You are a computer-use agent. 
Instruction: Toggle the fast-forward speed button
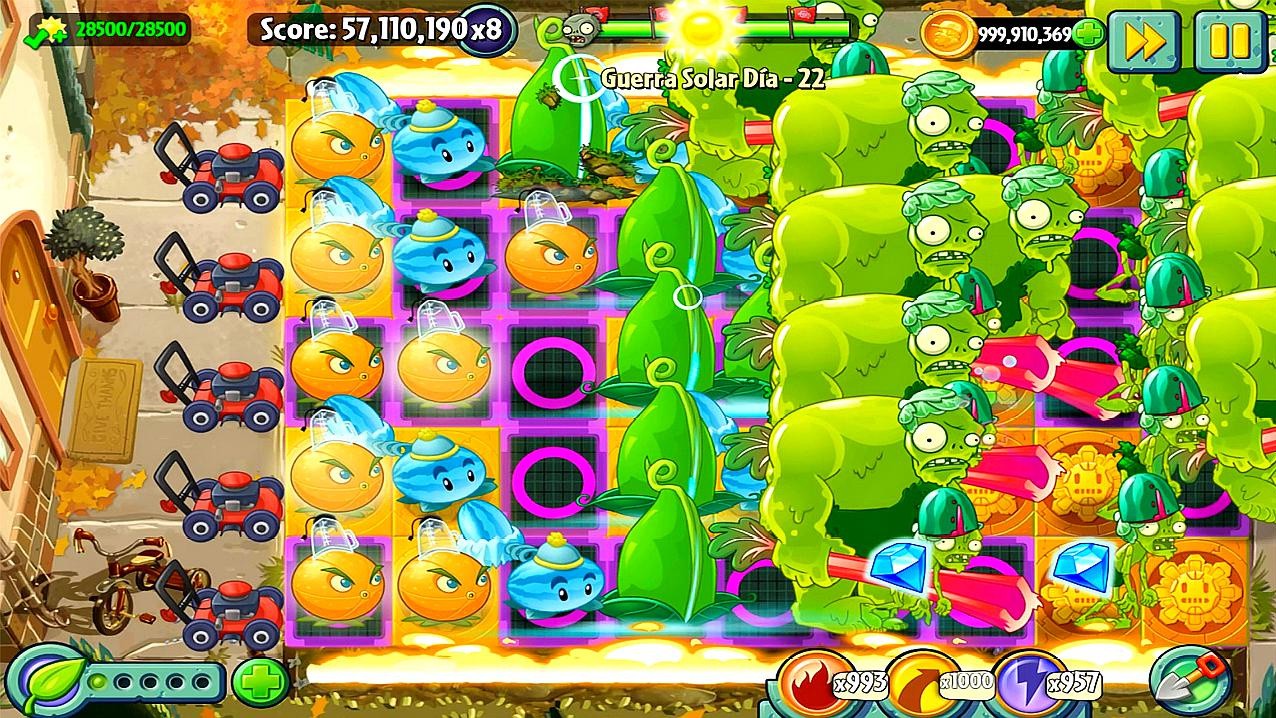tap(1144, 41)
